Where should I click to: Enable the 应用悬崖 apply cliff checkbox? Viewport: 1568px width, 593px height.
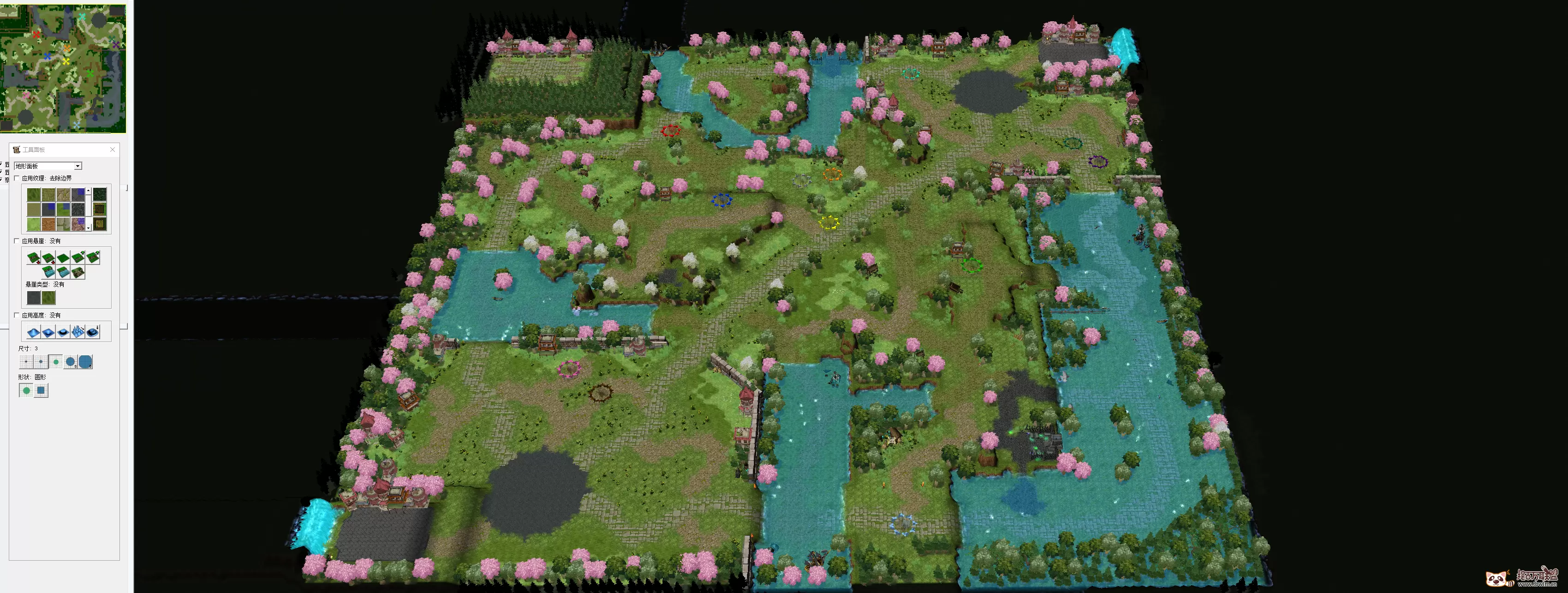(17, 240)
